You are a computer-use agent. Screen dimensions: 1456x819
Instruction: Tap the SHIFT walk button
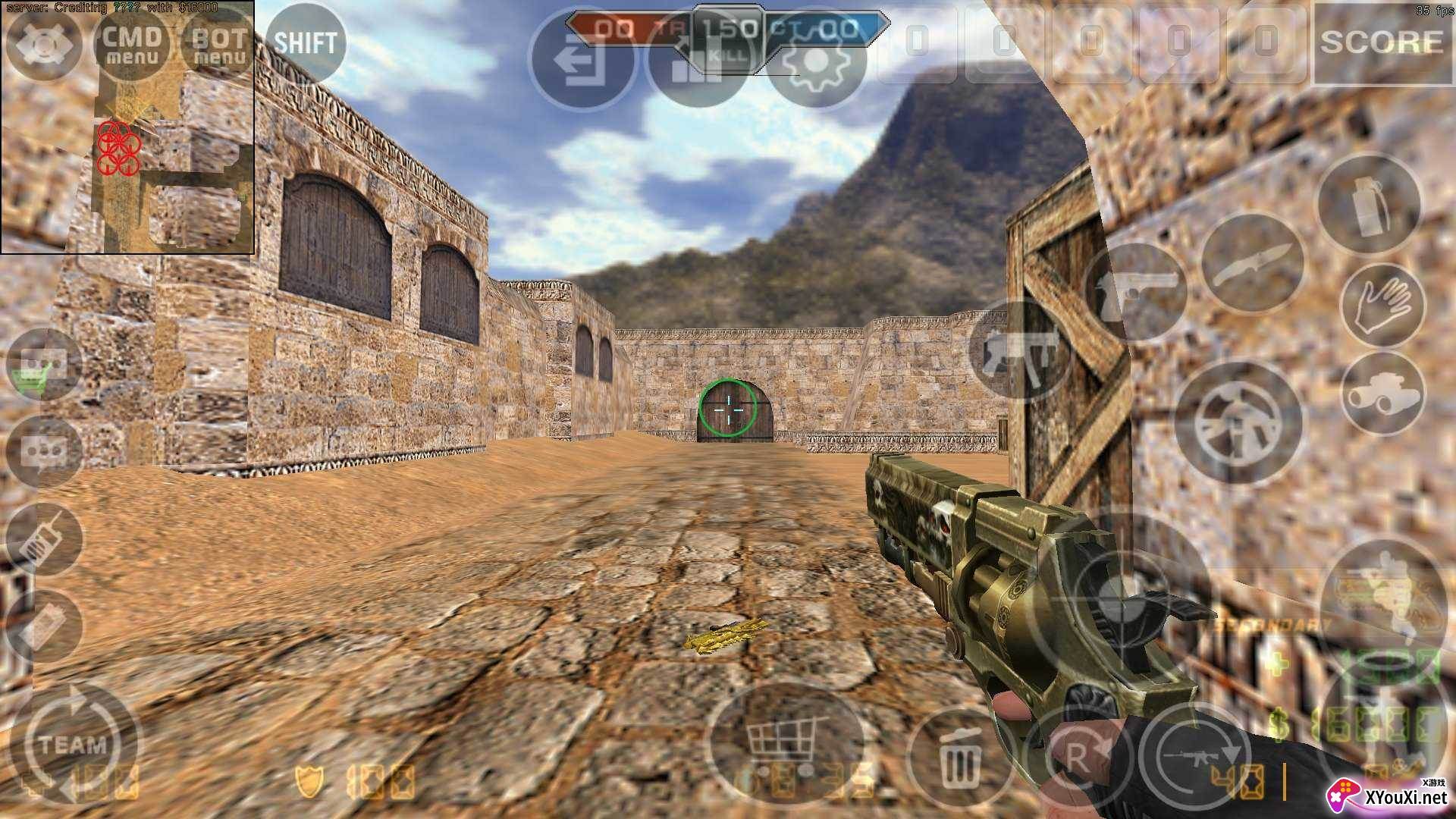(x=305, y=43)
